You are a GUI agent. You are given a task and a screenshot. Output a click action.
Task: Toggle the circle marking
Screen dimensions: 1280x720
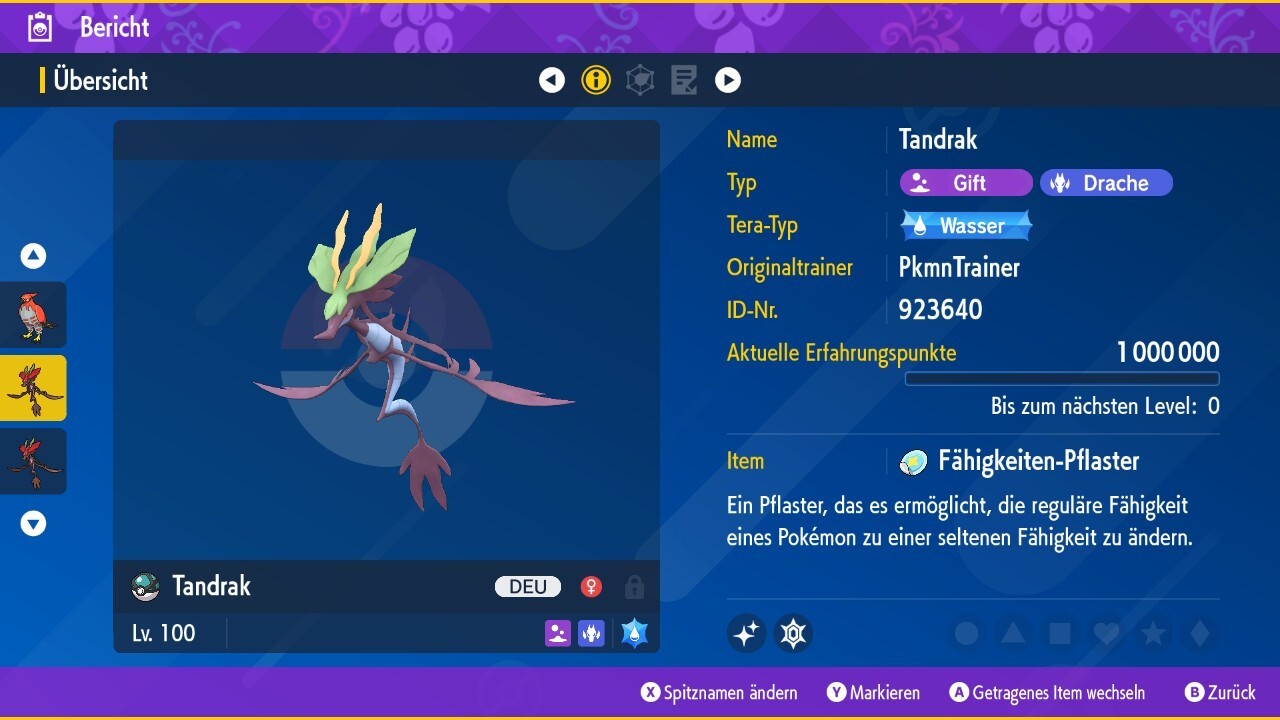pyautogui.click(x=966, y=633)
